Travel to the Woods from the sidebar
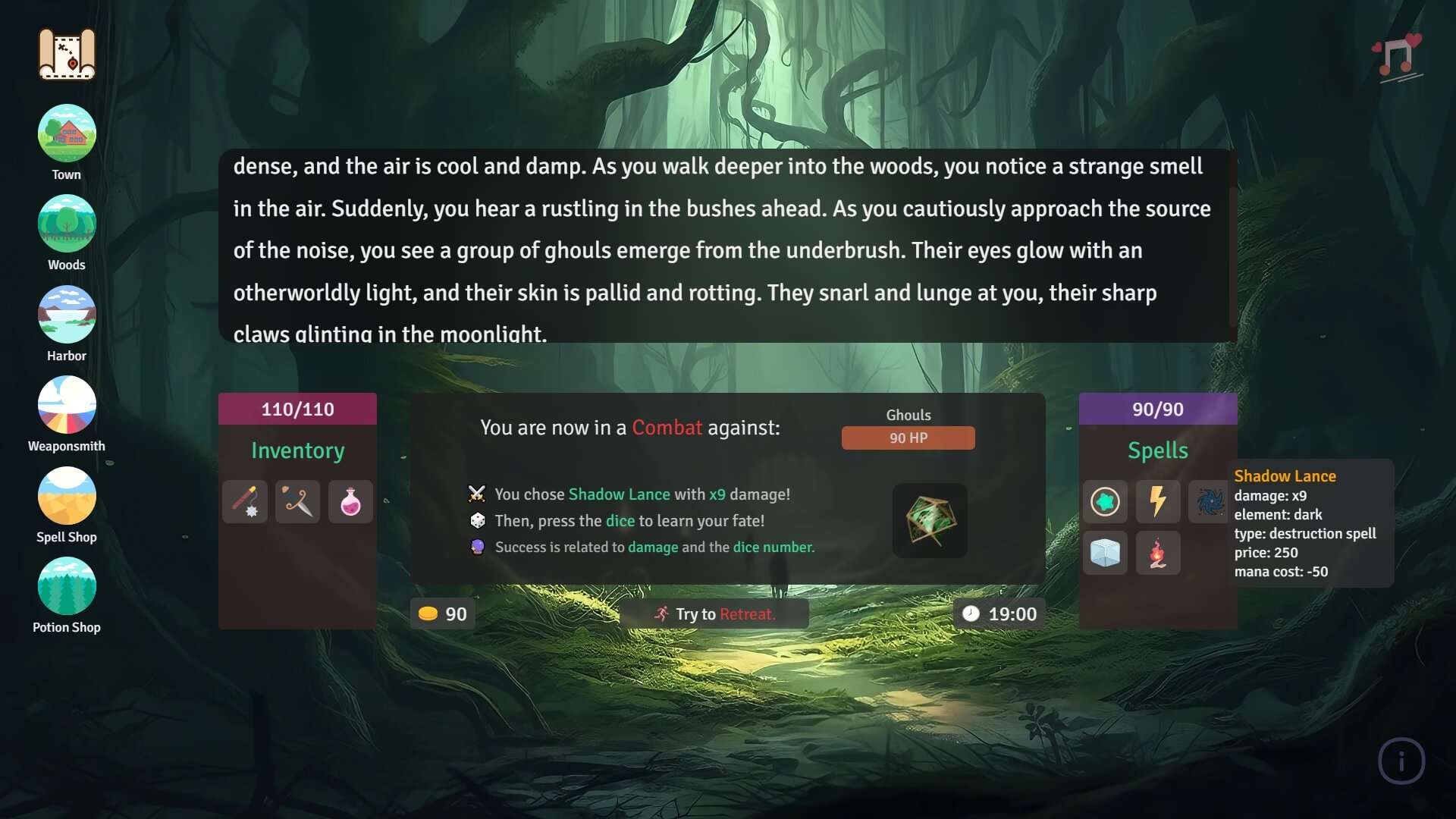Screen dimensions: 1456x819 67,223
